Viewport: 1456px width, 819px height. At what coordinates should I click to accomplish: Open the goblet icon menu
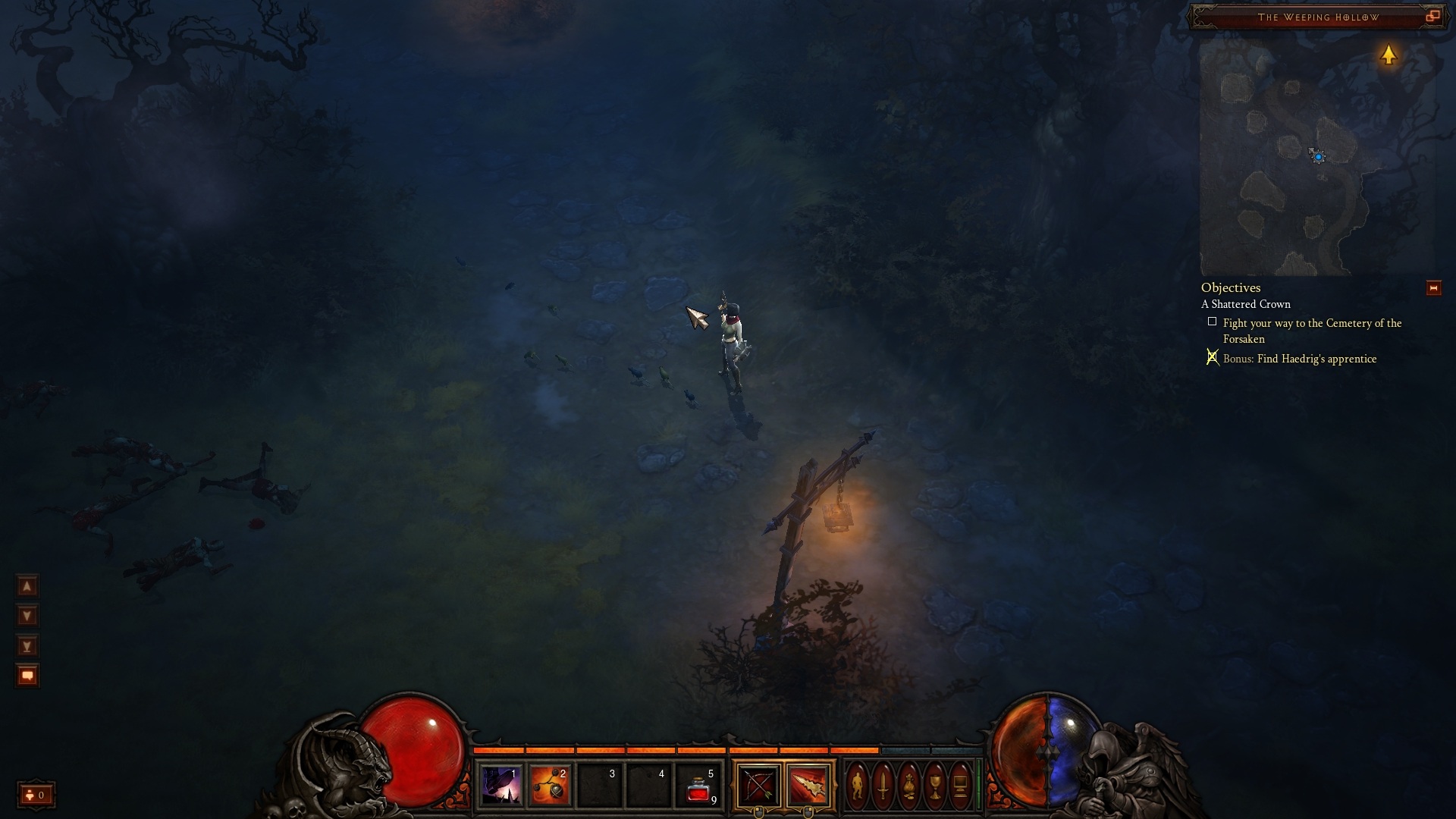[935, 786]
